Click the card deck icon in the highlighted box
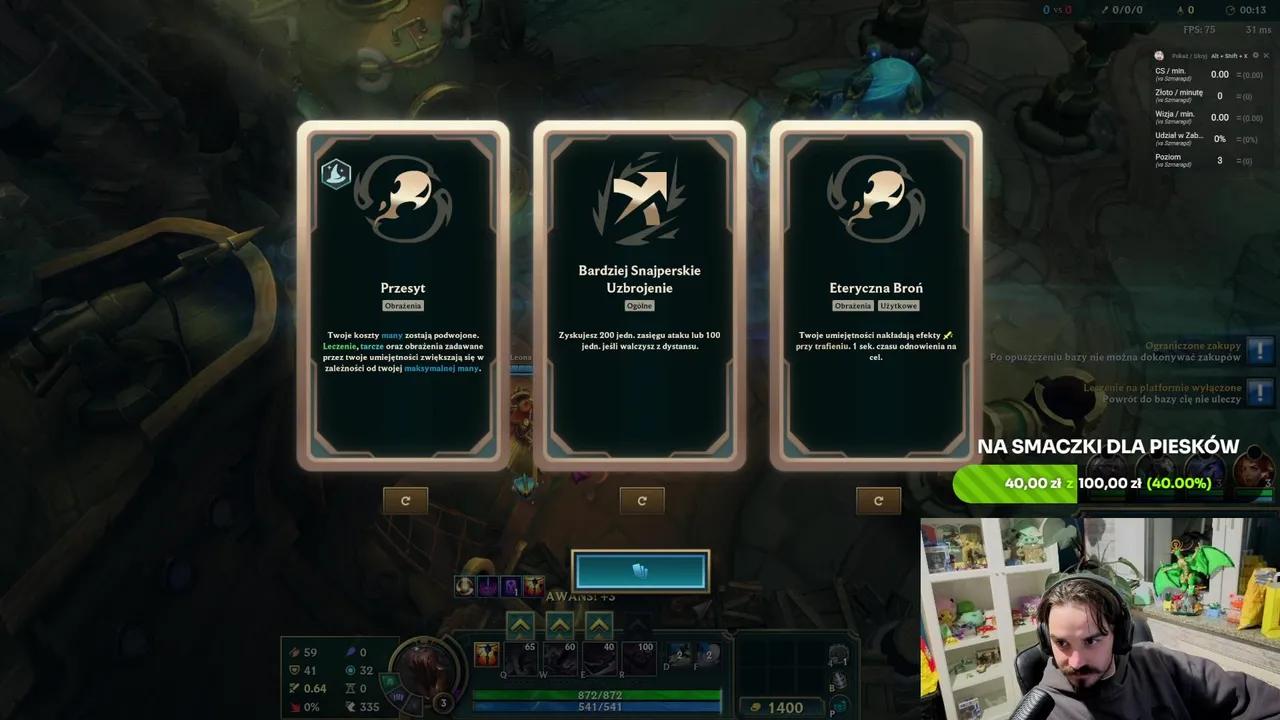This screenshot has width=1280, height=720. click(641, 570)
